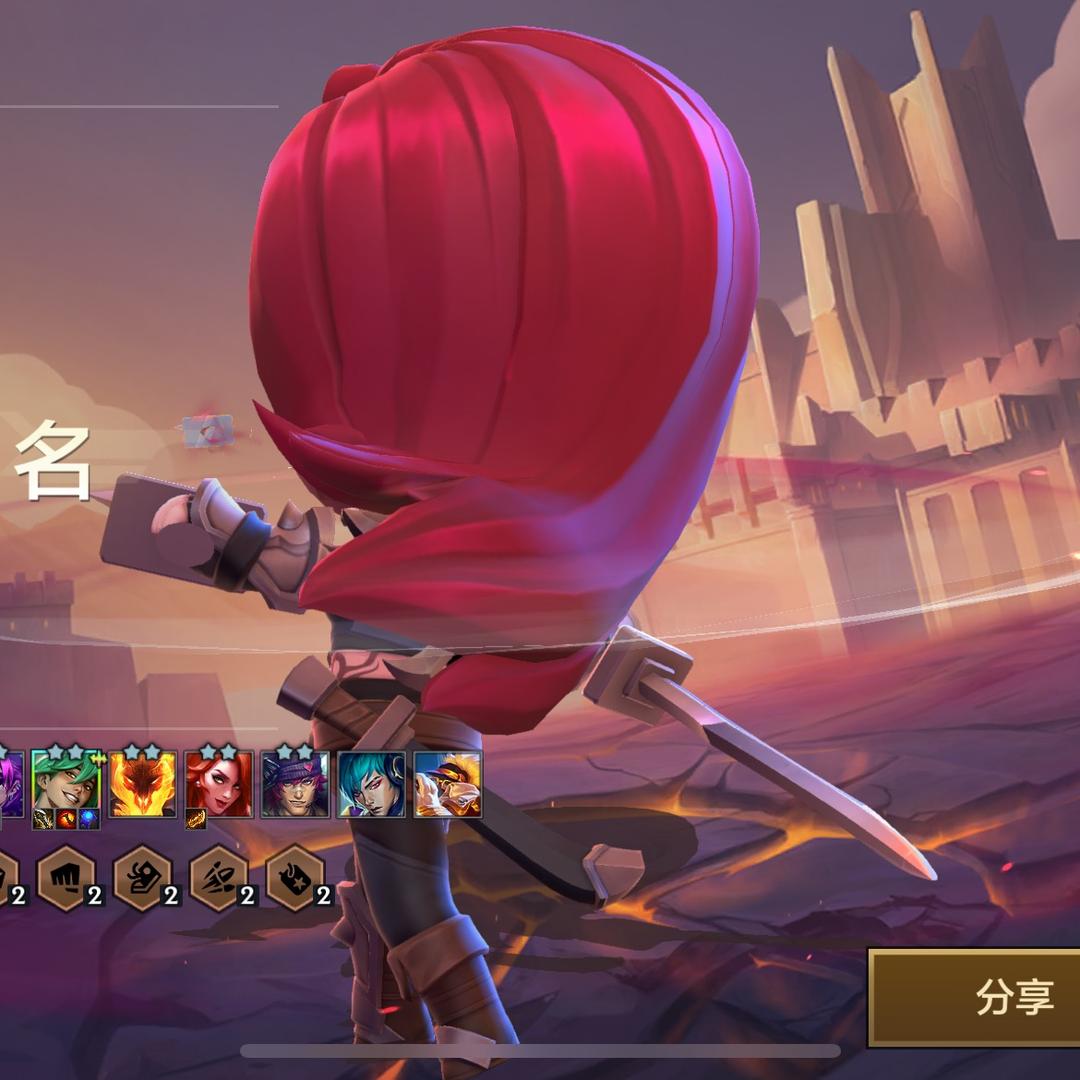Open the orange-clad punching champion portrait
The width and height of the screenshot is (1080, 1080).
447,784
